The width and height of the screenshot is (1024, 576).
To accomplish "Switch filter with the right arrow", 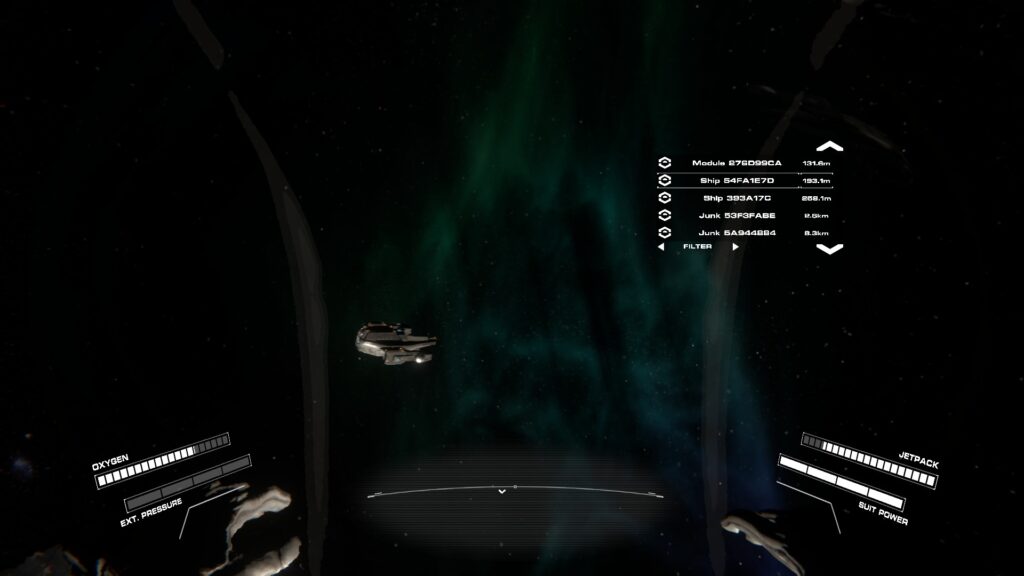I will coord(736,246).
